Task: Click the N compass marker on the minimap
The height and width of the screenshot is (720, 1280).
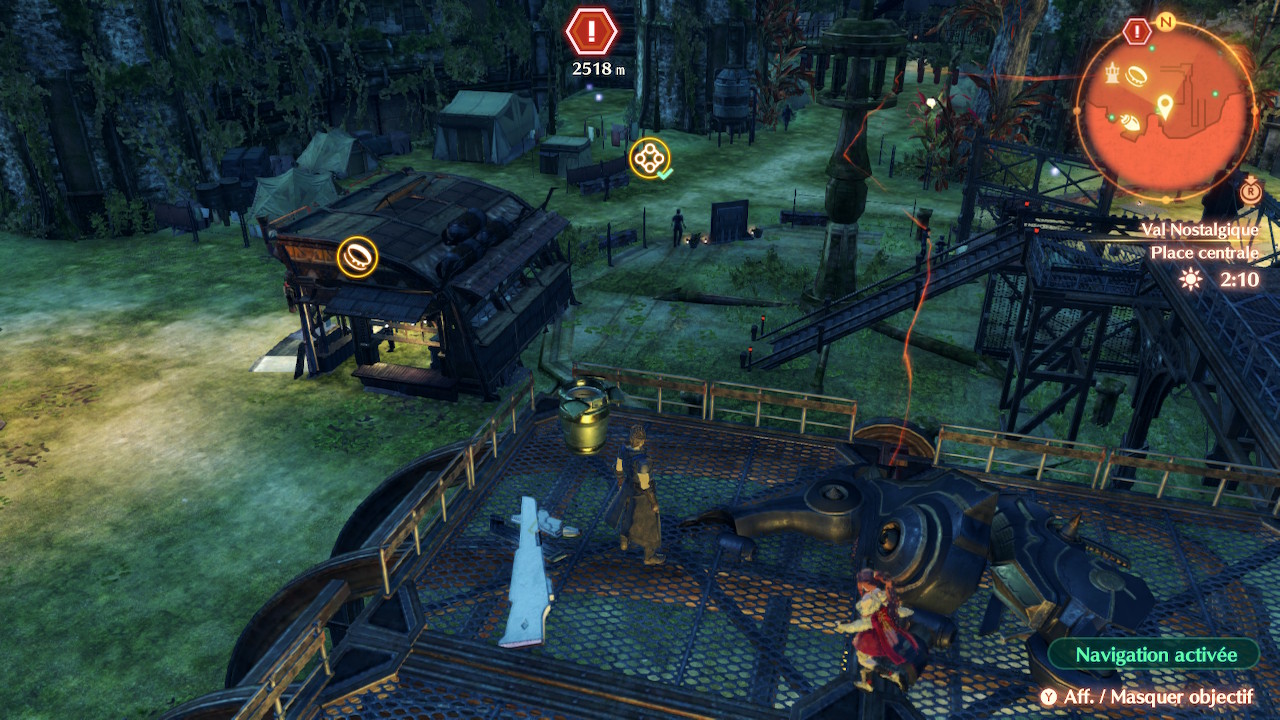Action: tap(1165, 21)
